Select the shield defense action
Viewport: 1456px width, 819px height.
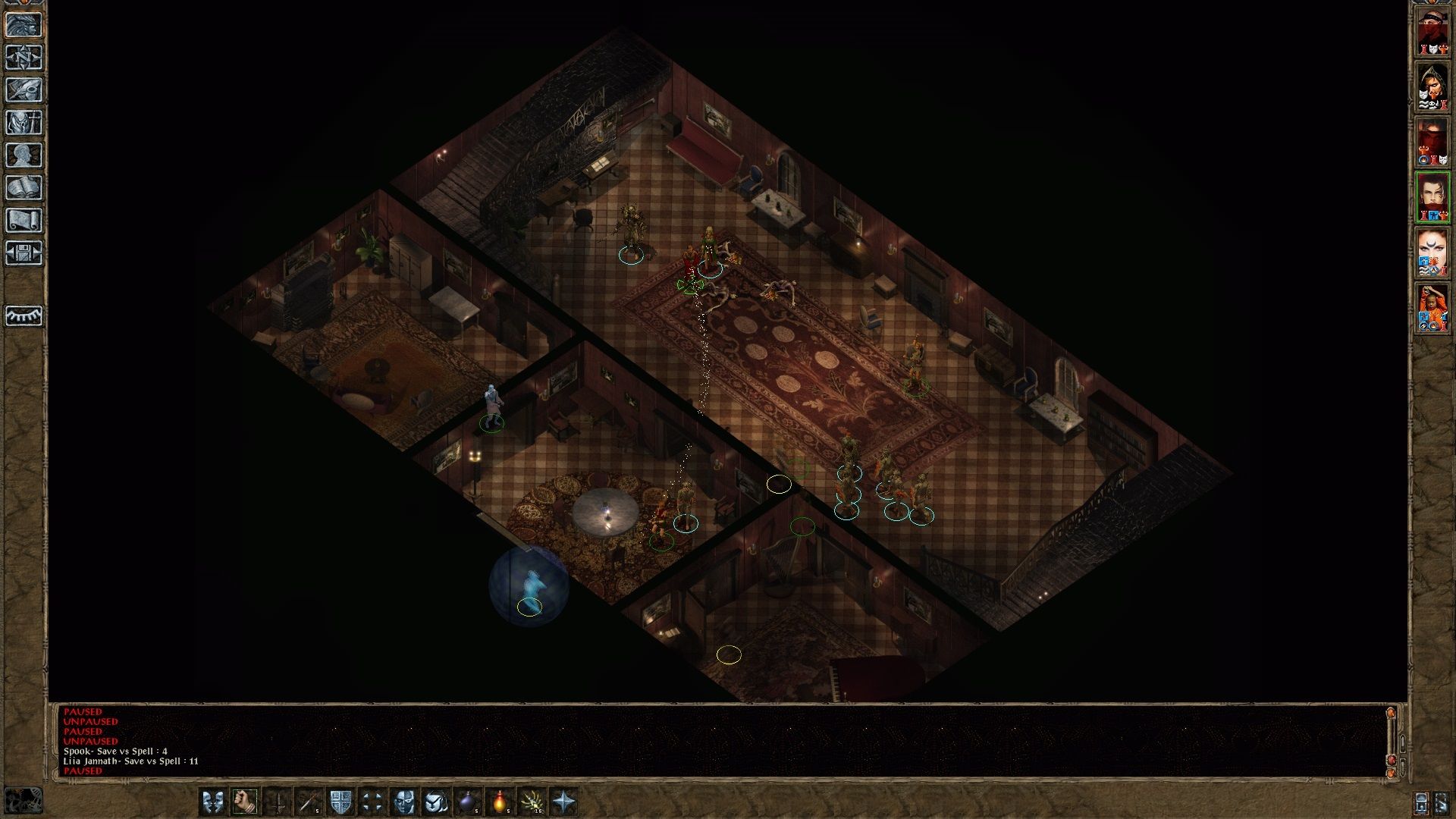click(341, 800)
